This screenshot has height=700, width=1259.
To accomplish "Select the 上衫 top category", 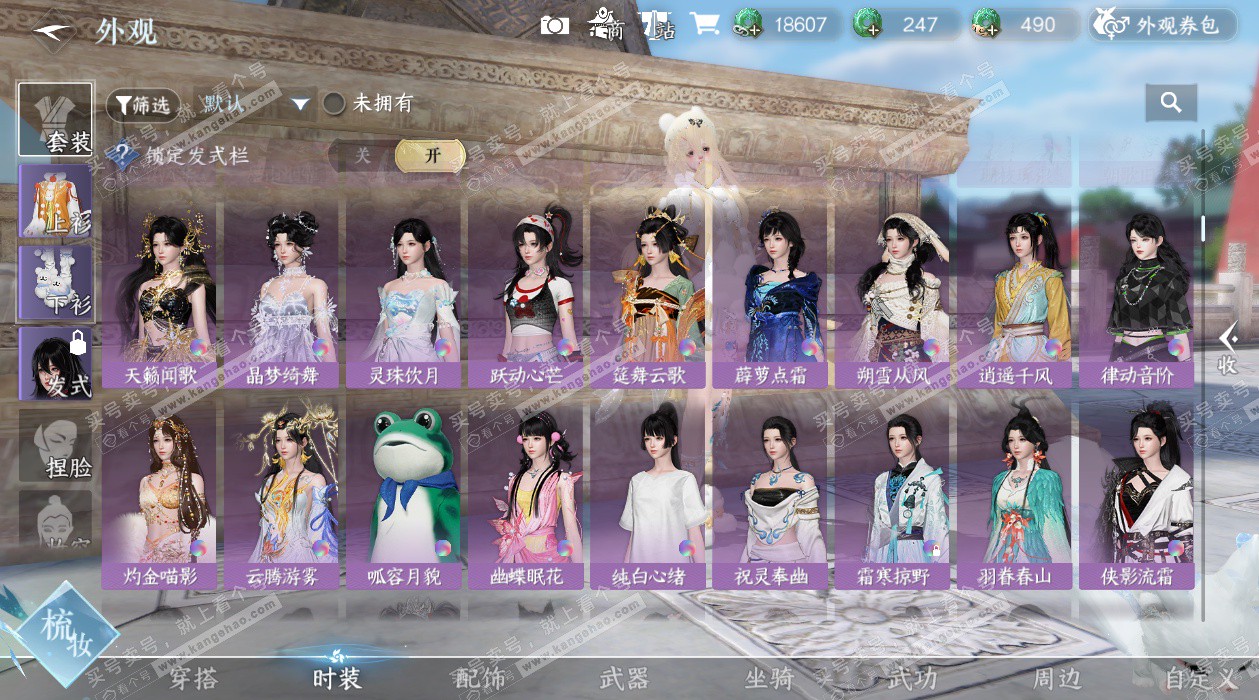I will pyautogui.click(x=56, y=201).
